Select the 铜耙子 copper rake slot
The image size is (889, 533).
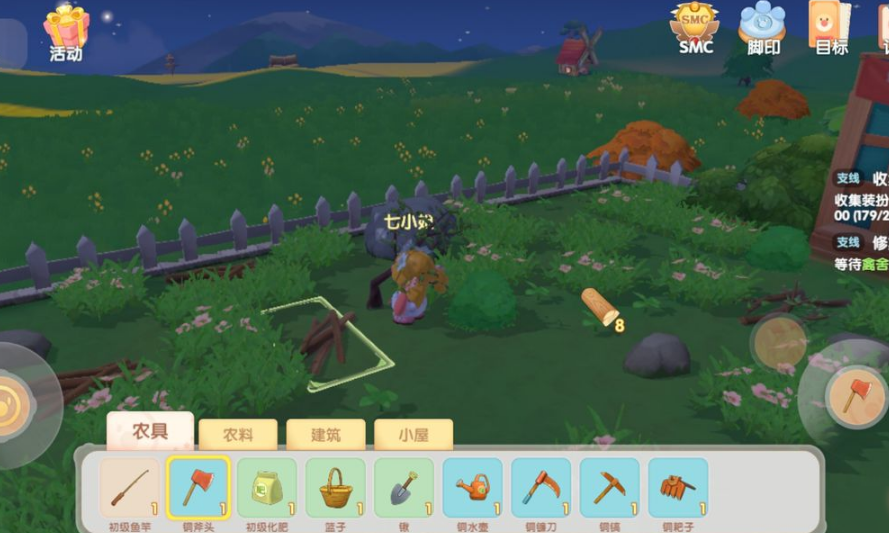[678, 488]
